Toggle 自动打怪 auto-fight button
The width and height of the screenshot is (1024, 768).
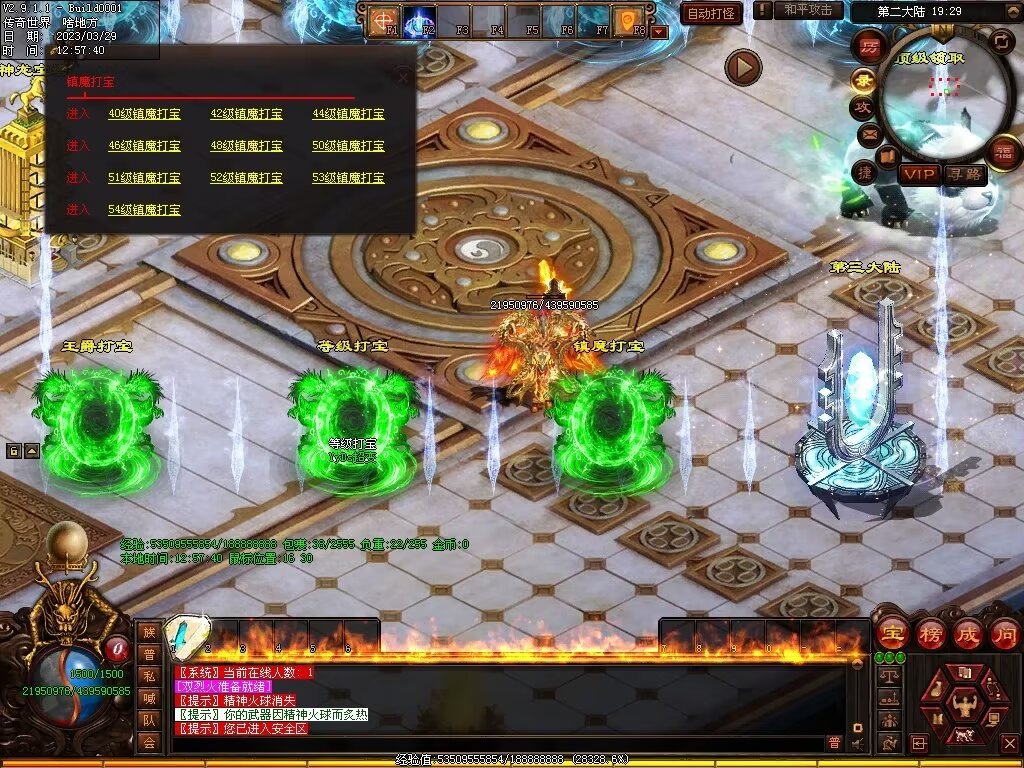711,13
